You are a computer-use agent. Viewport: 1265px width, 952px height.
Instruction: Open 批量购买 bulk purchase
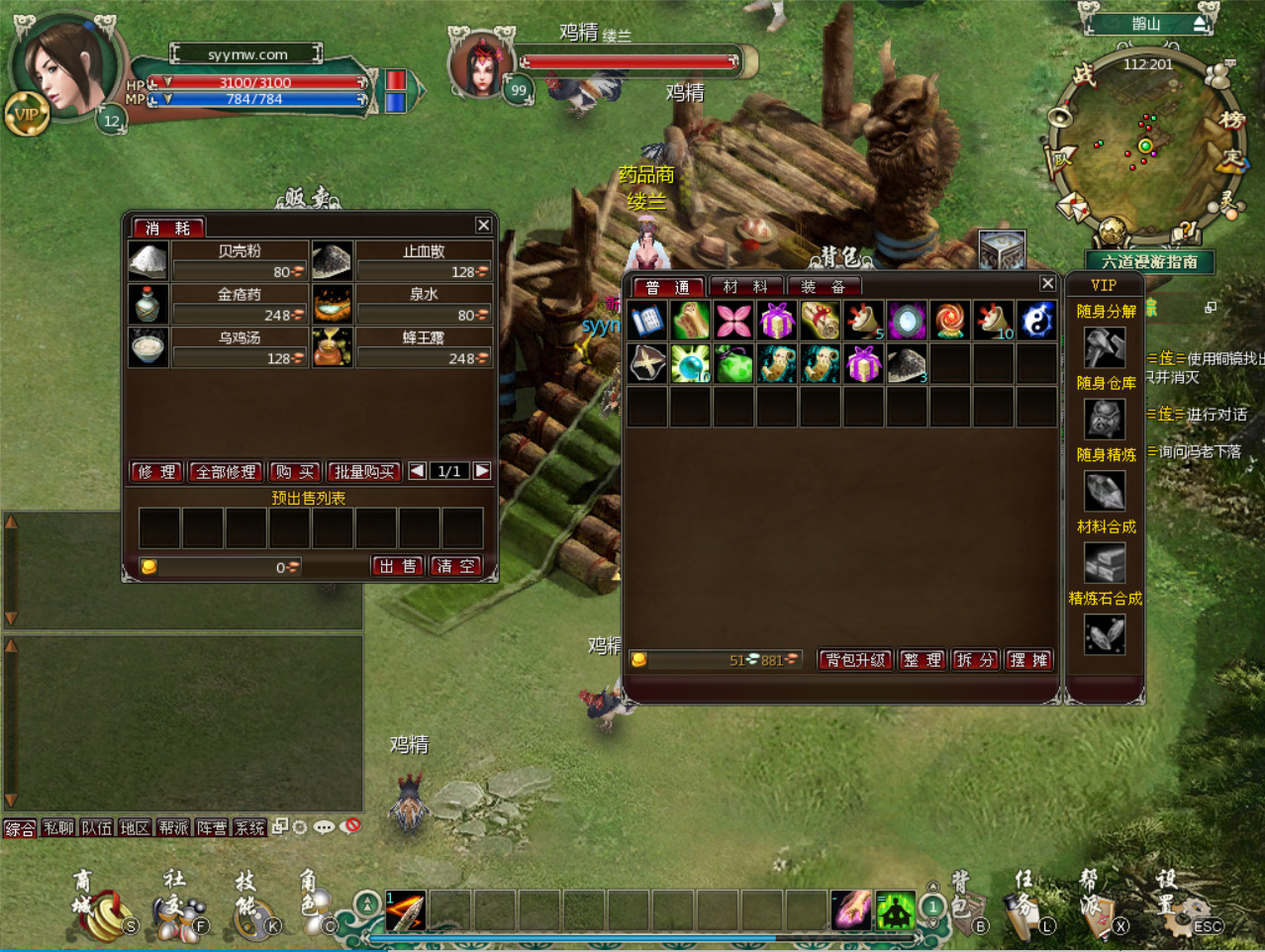coord(364,472)
